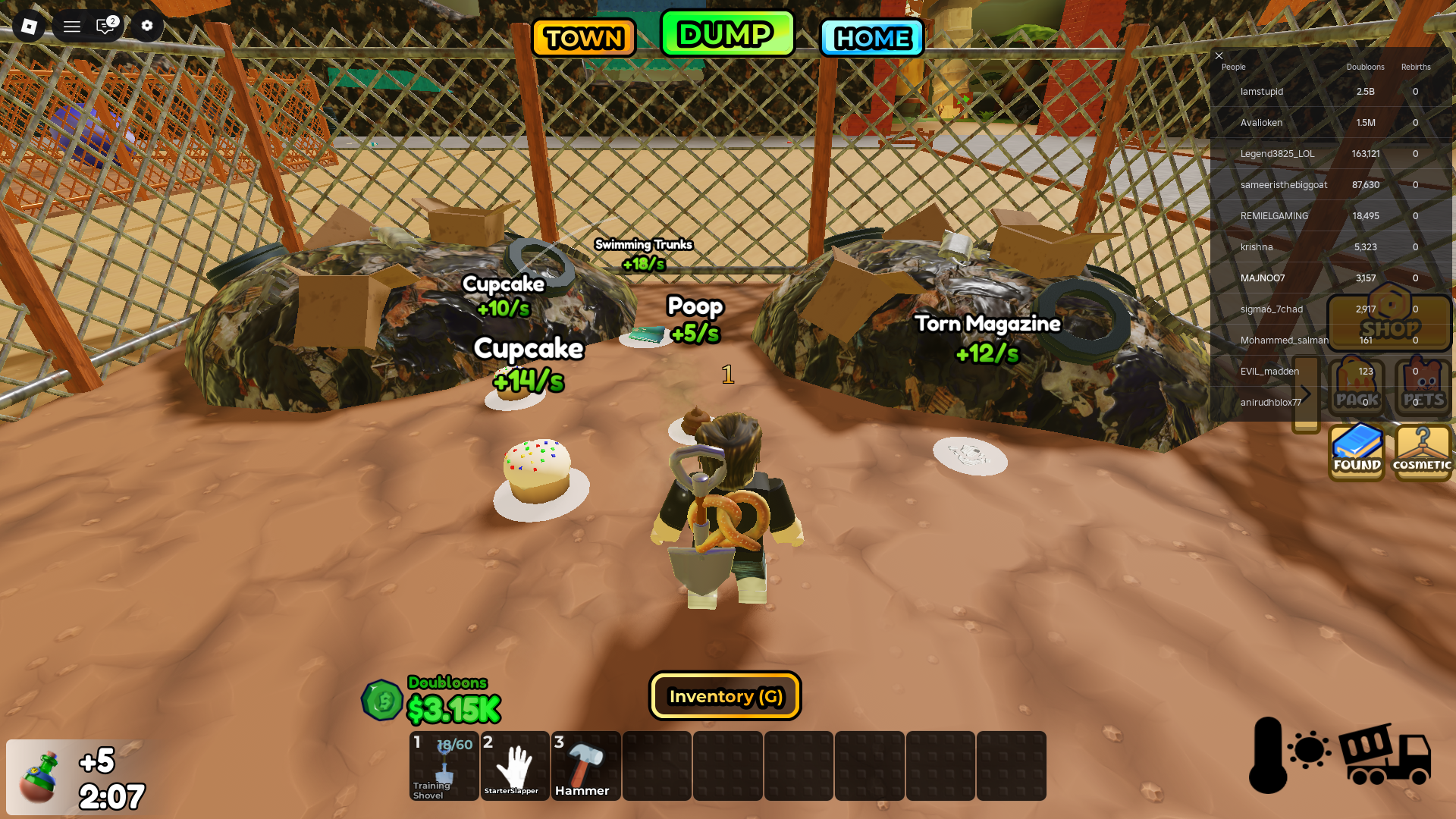Equip the StarterSlapper hand

point(515,766)
